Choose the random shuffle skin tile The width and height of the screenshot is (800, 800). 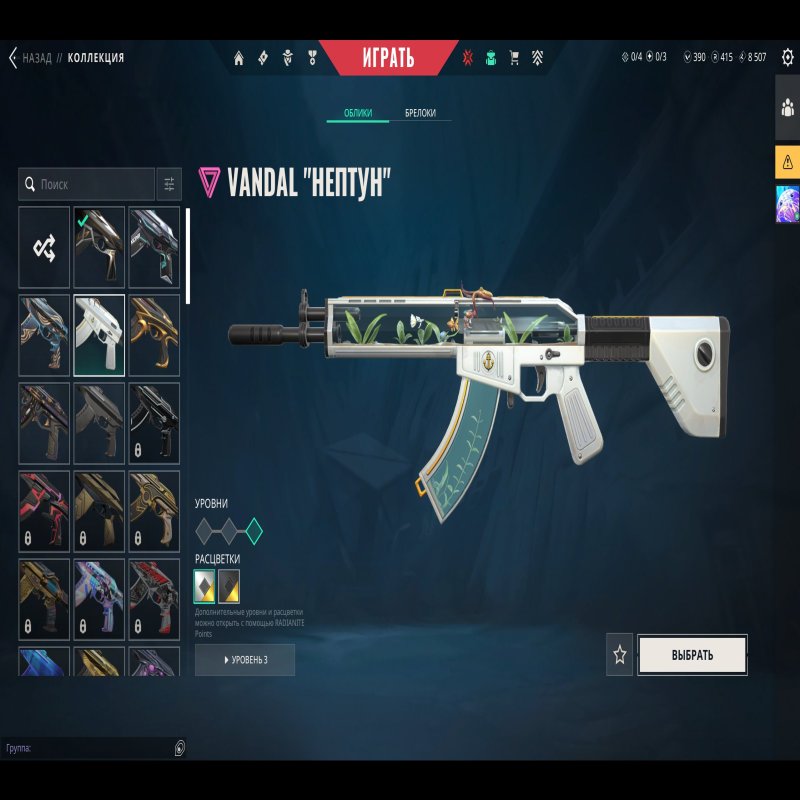(x=44, y=247)
